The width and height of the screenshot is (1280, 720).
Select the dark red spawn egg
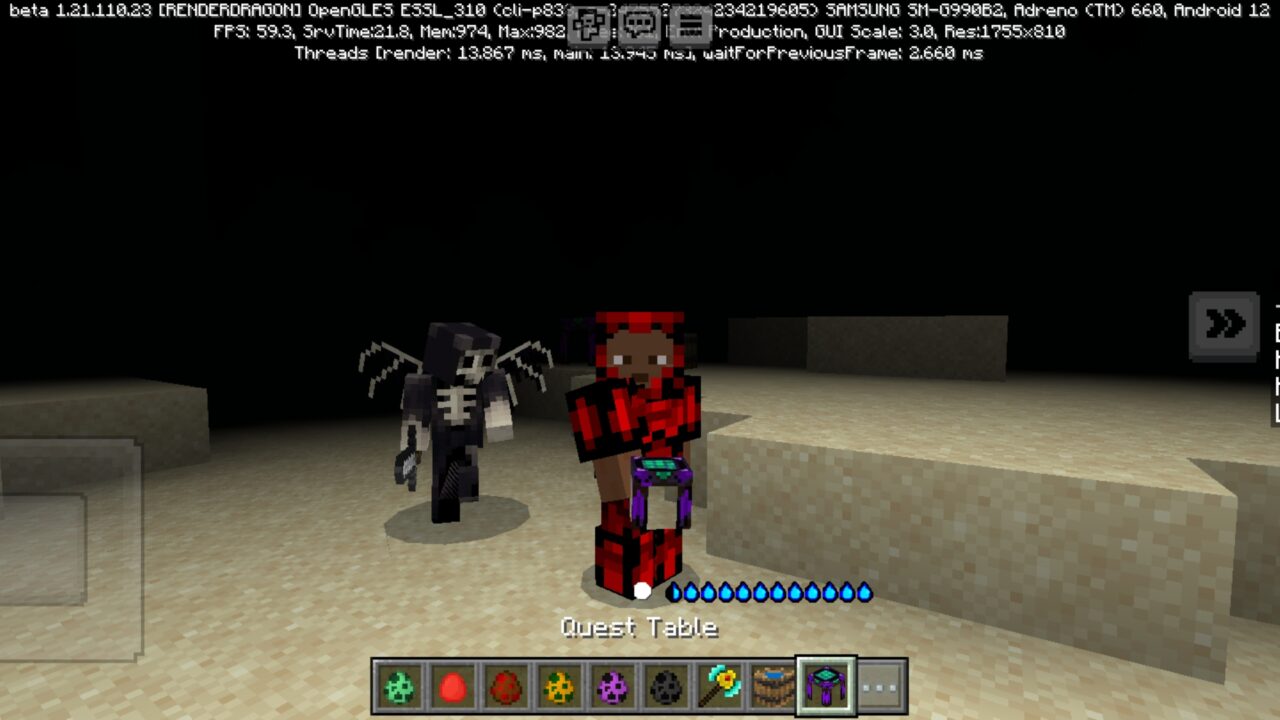coord(507,685)
